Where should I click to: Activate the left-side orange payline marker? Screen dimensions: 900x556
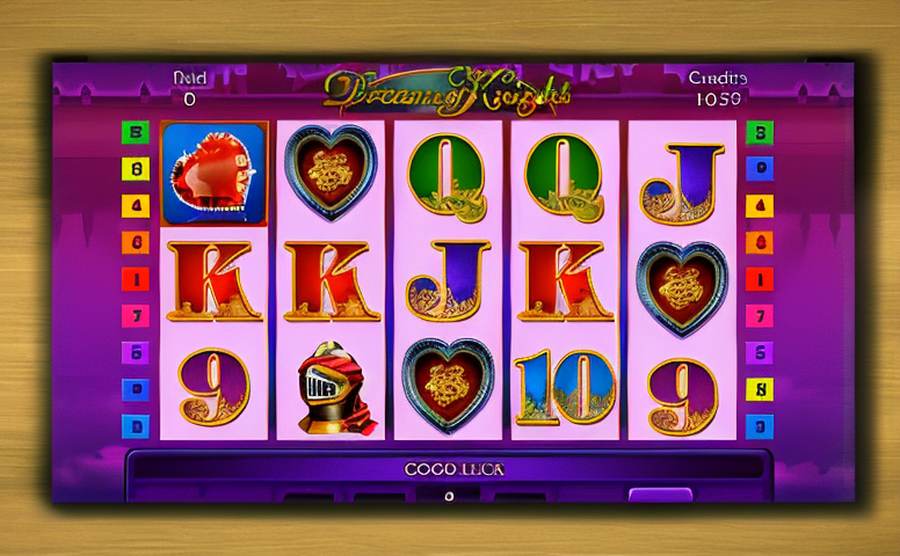pos(135,241)
